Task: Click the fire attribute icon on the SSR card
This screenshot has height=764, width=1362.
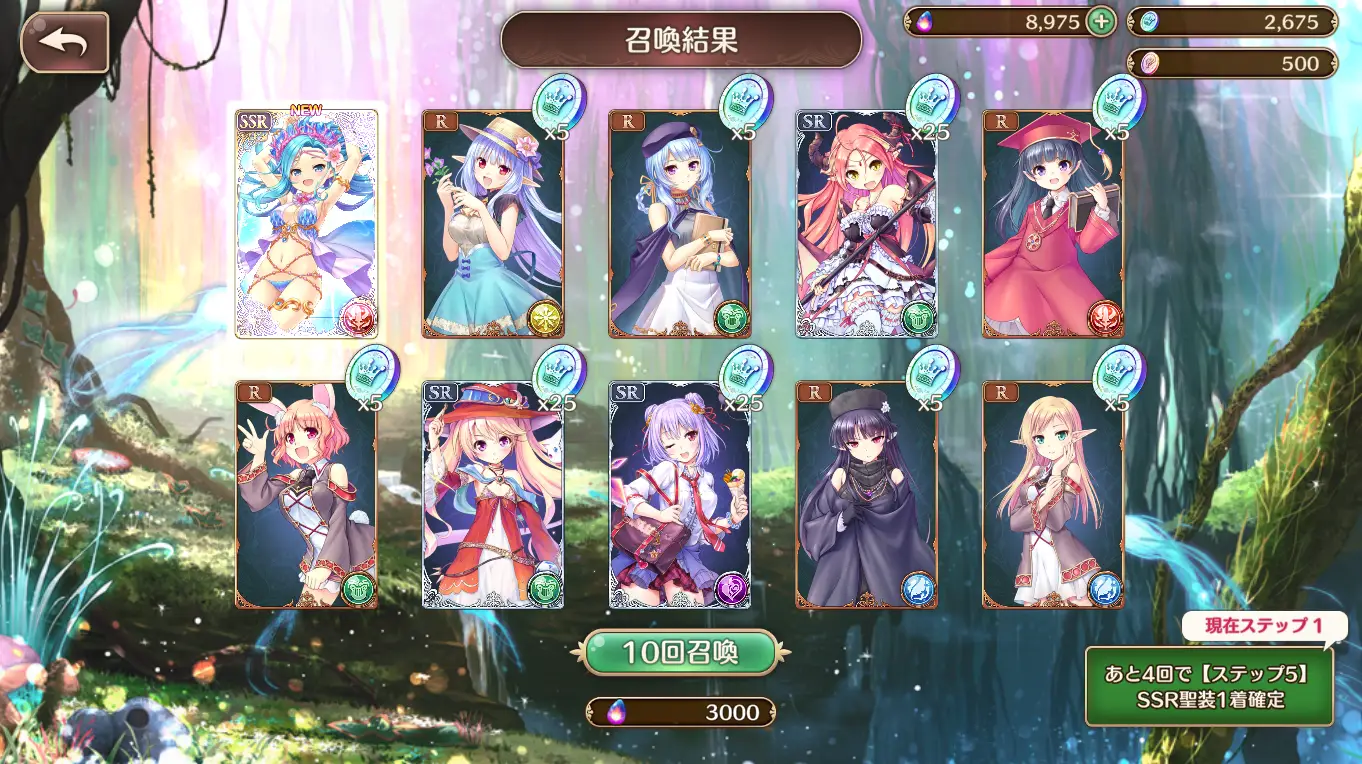Action: [358, 314]
